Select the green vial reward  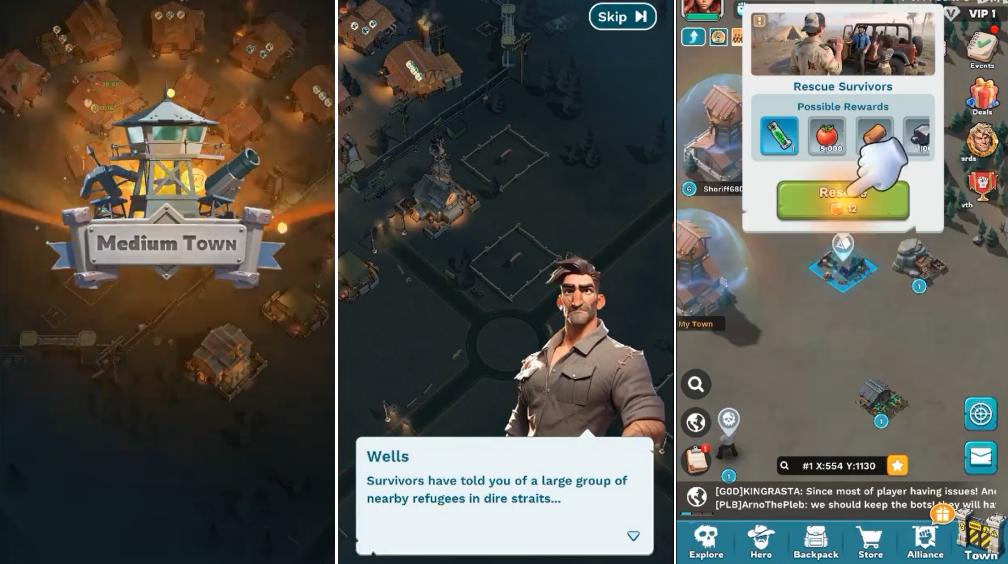779,136
